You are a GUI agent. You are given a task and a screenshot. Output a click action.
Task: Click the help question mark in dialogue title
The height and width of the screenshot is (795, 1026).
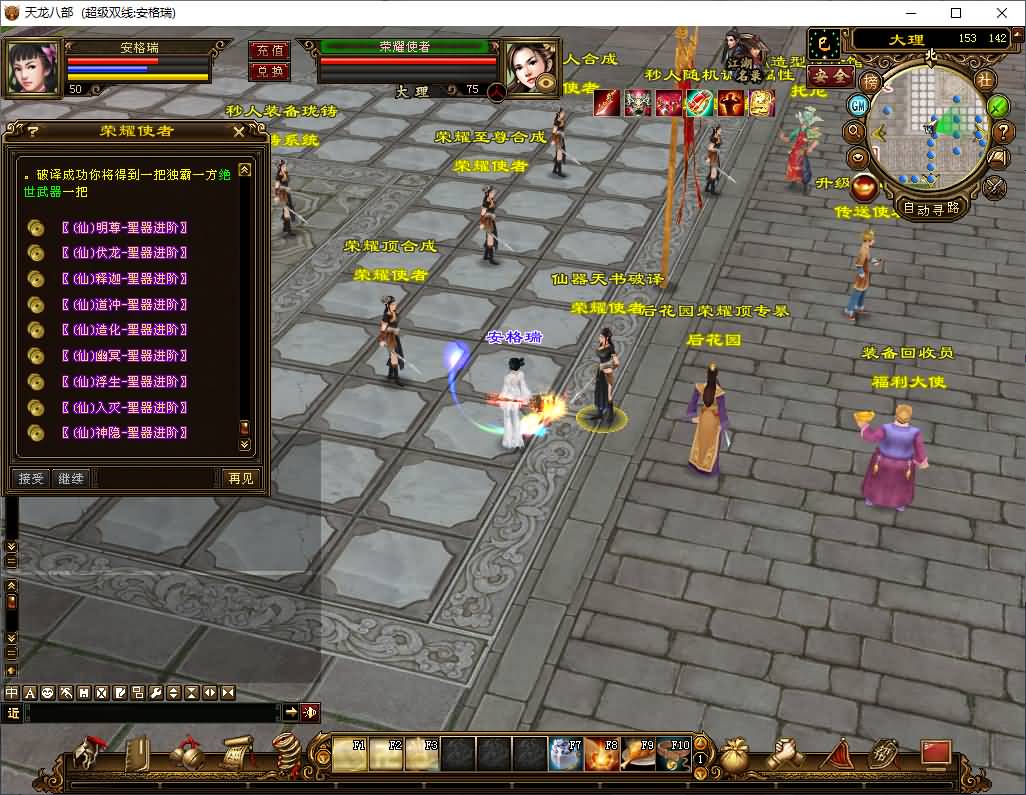(x=33, y=131)
